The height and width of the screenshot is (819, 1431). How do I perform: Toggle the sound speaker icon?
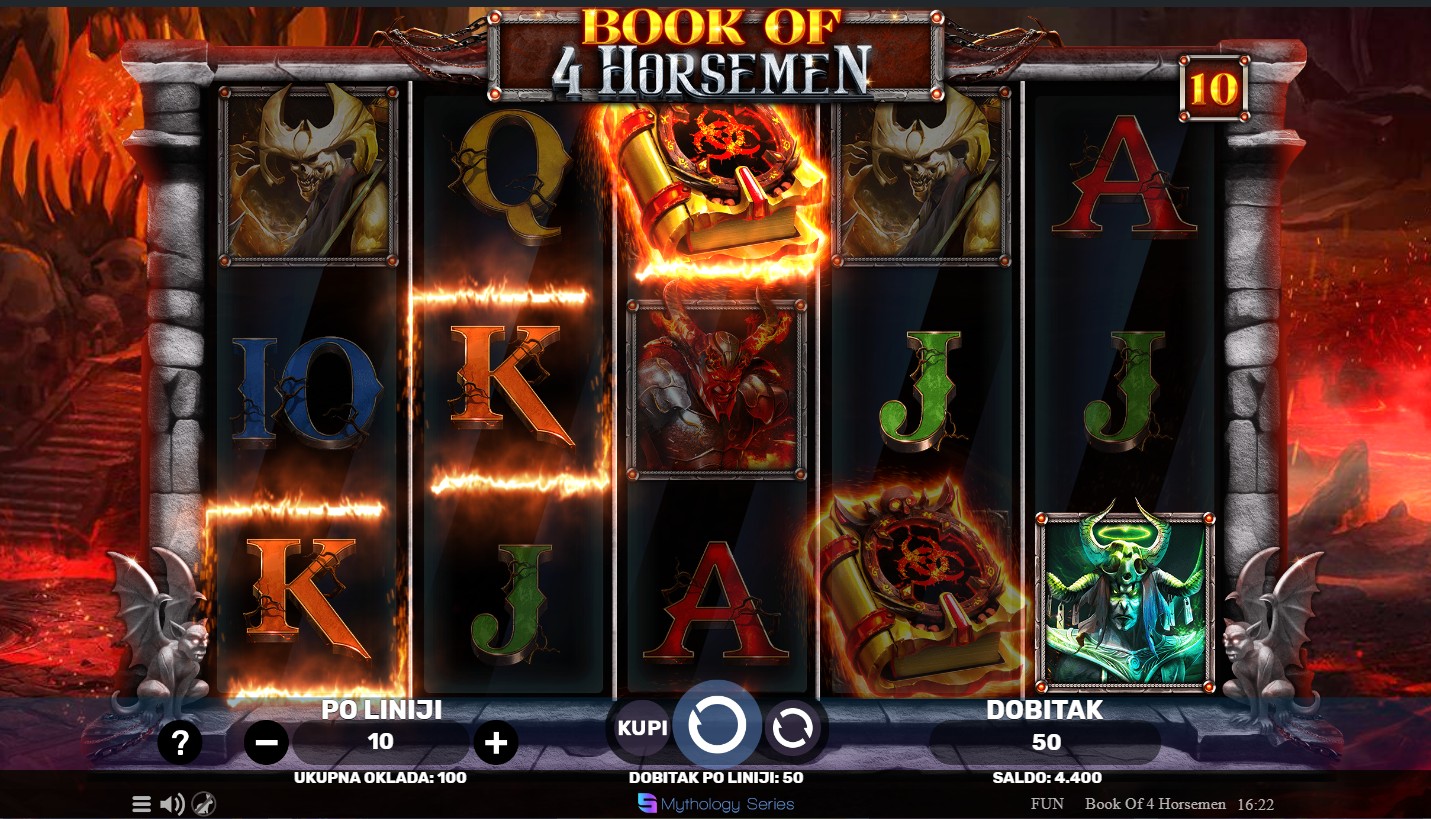(172, 804)
